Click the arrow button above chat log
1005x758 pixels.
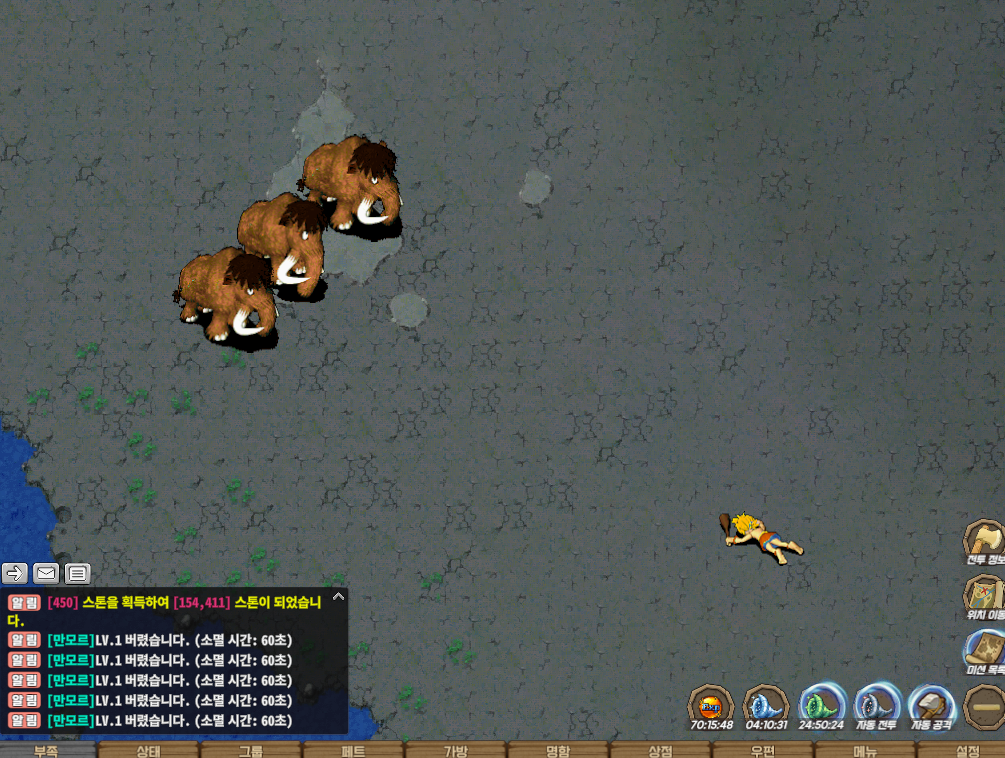pos(15,573)
